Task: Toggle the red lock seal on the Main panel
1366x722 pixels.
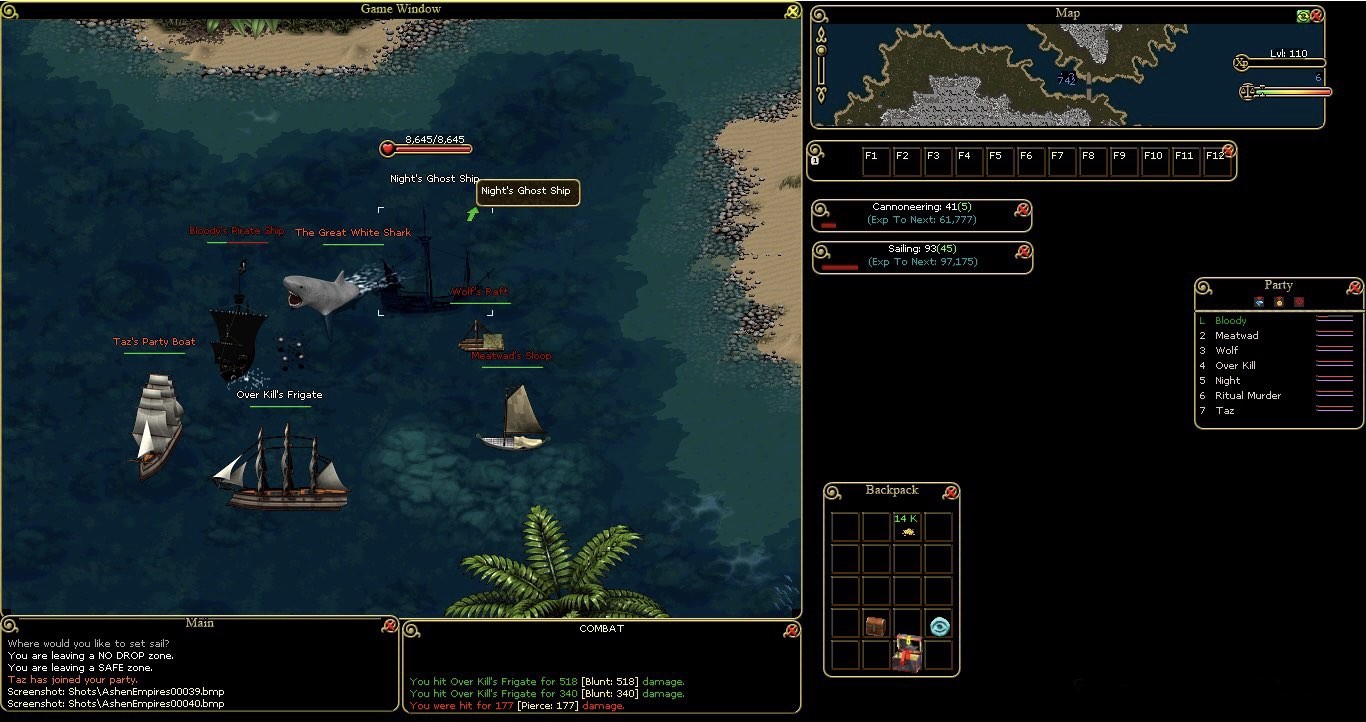Action: [389, 623]
